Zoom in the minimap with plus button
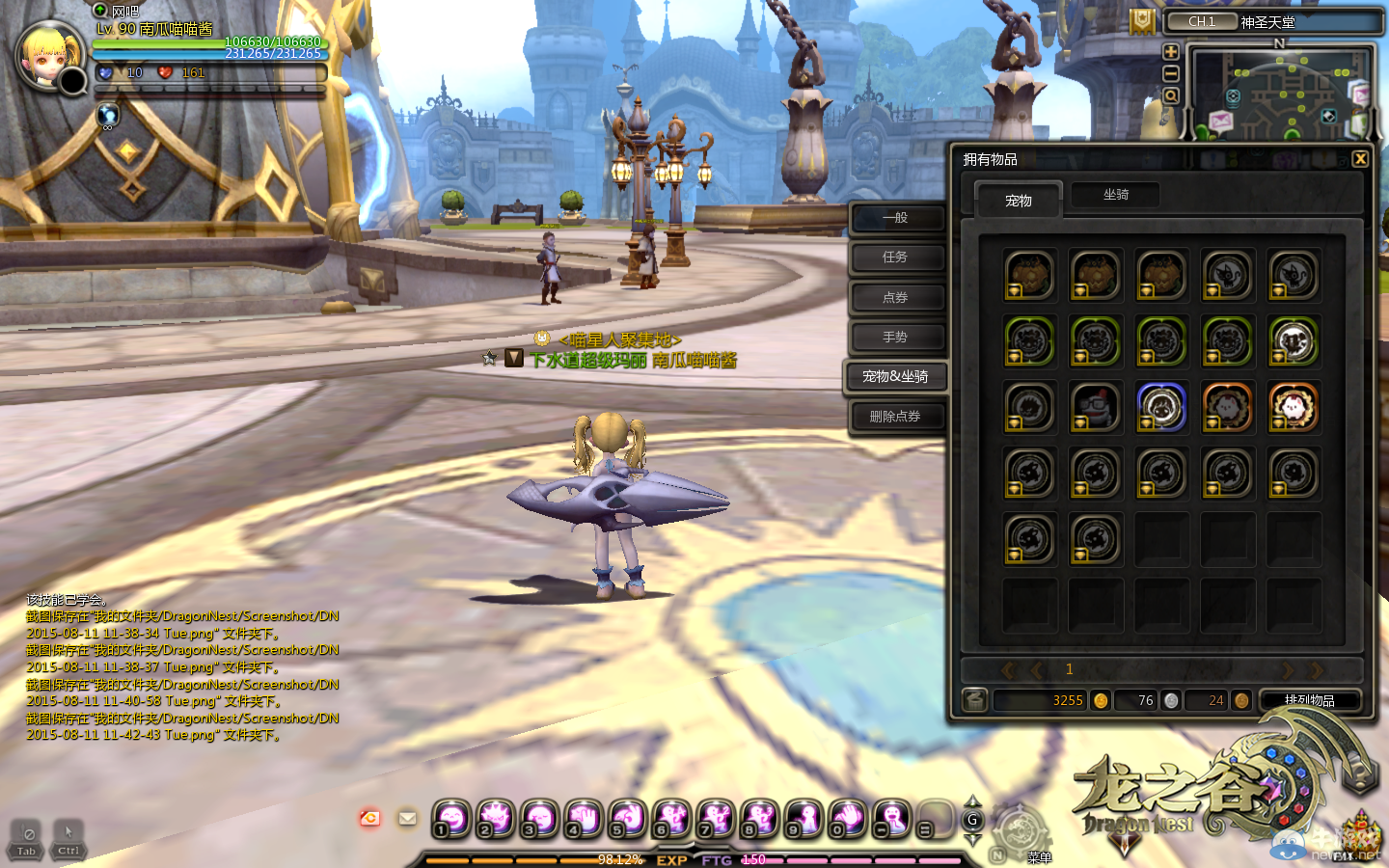Image resolution: width=1389 pixels, height=868 pixels. (x=1171, y=52)
